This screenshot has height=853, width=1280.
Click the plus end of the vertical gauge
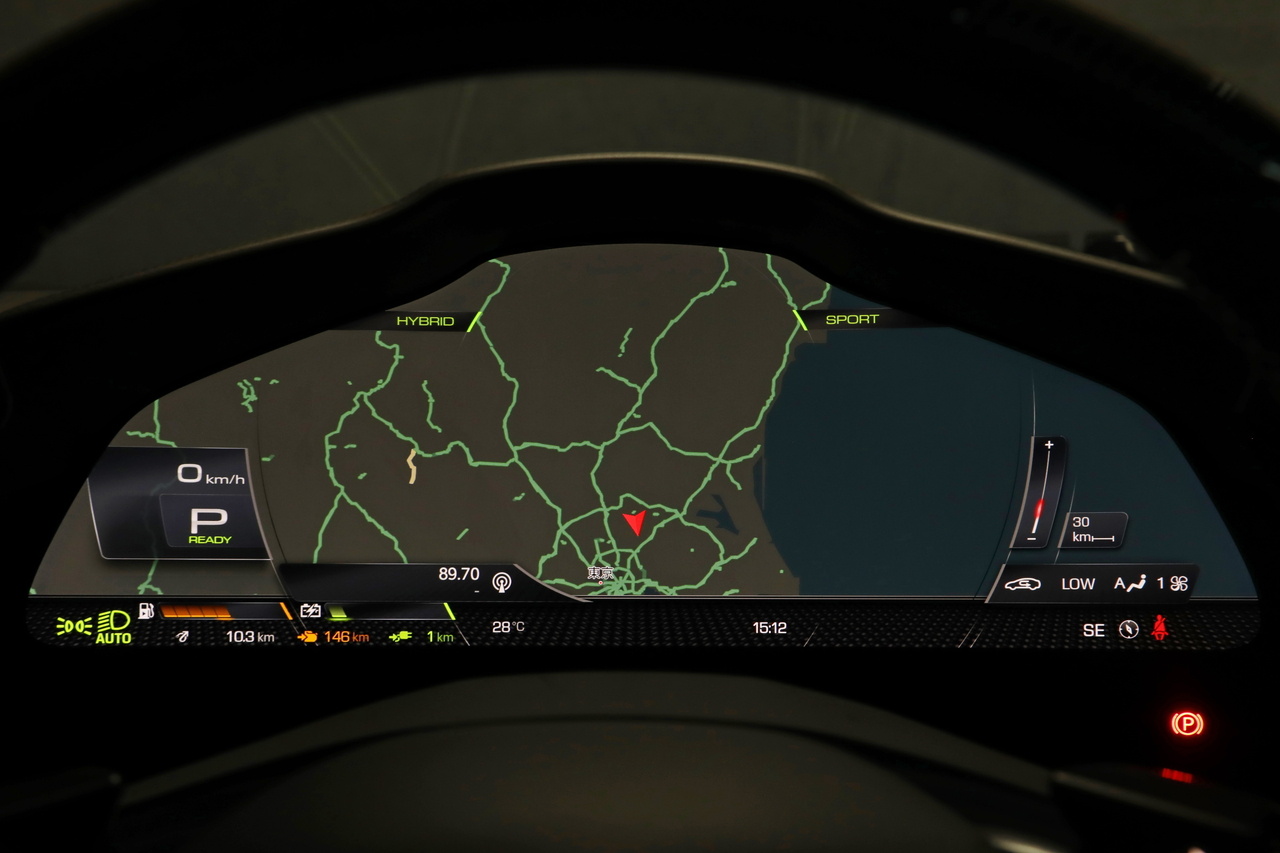click(1048, 445)
